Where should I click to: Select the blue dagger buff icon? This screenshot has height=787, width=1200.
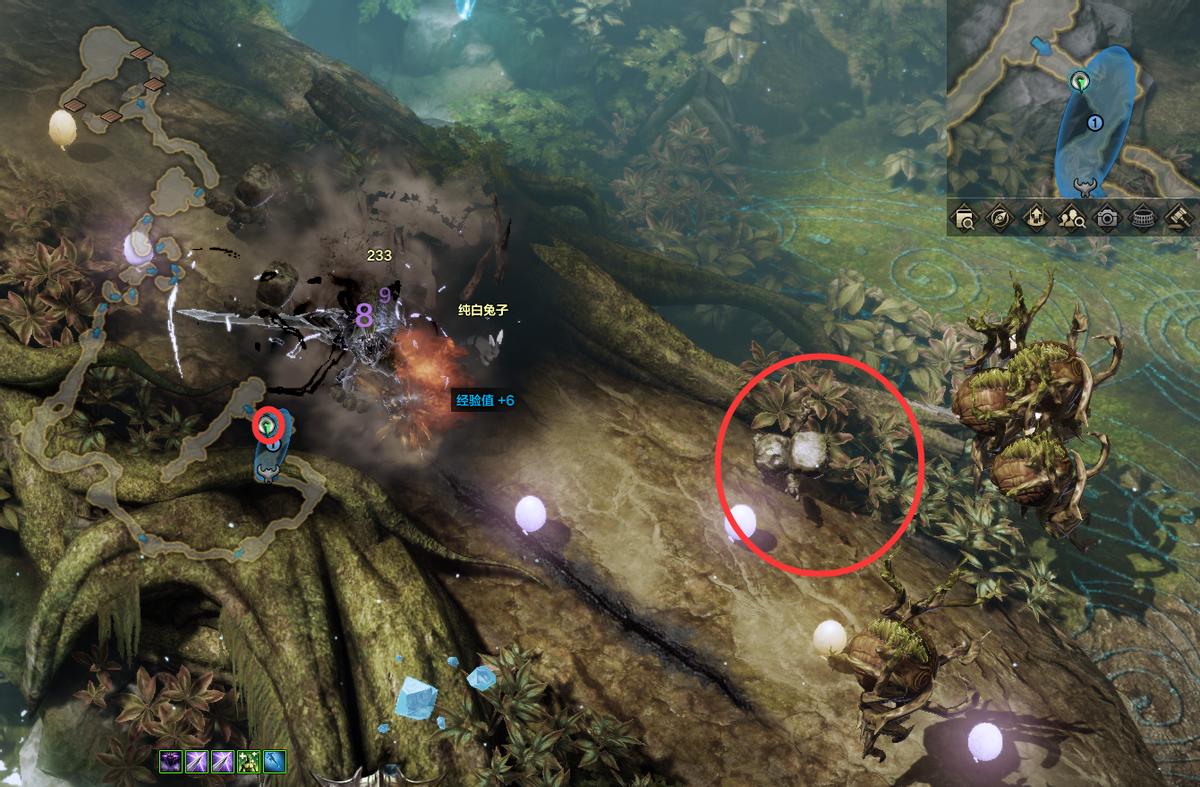(x=274, y=762)
